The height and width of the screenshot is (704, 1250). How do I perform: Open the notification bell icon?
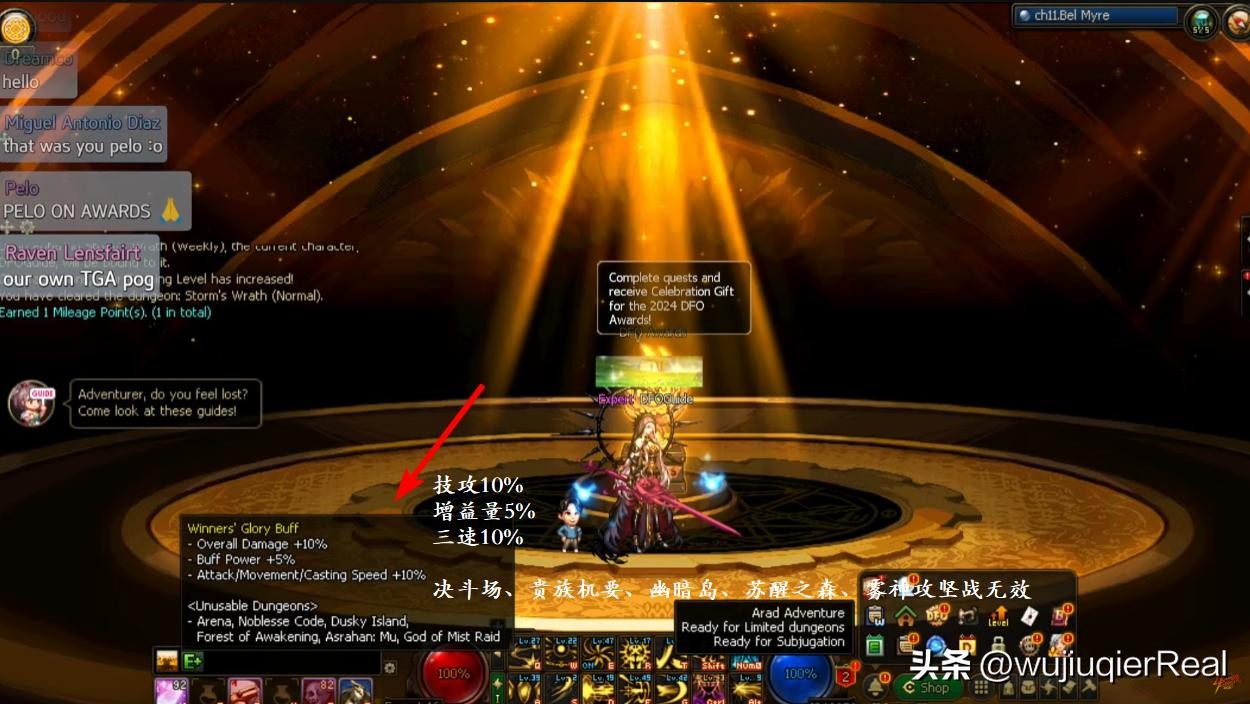[875, 686]
